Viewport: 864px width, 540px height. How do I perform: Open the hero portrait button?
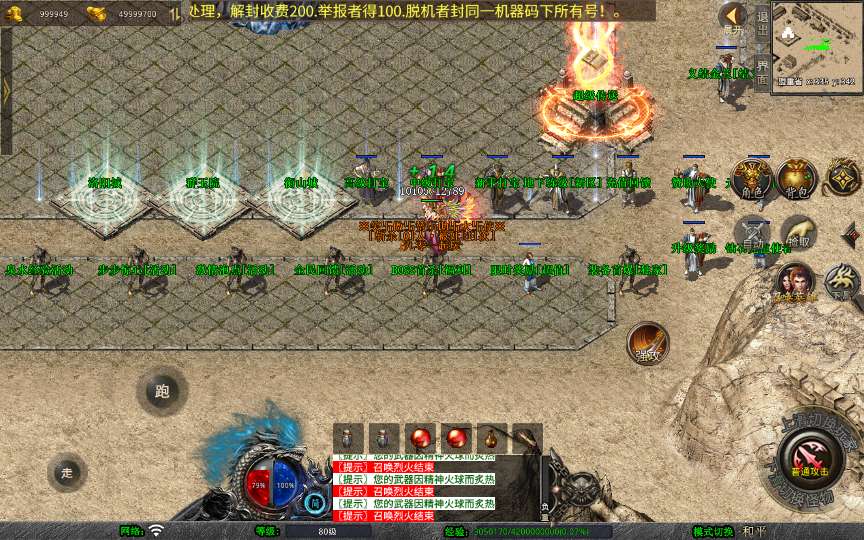796,283
